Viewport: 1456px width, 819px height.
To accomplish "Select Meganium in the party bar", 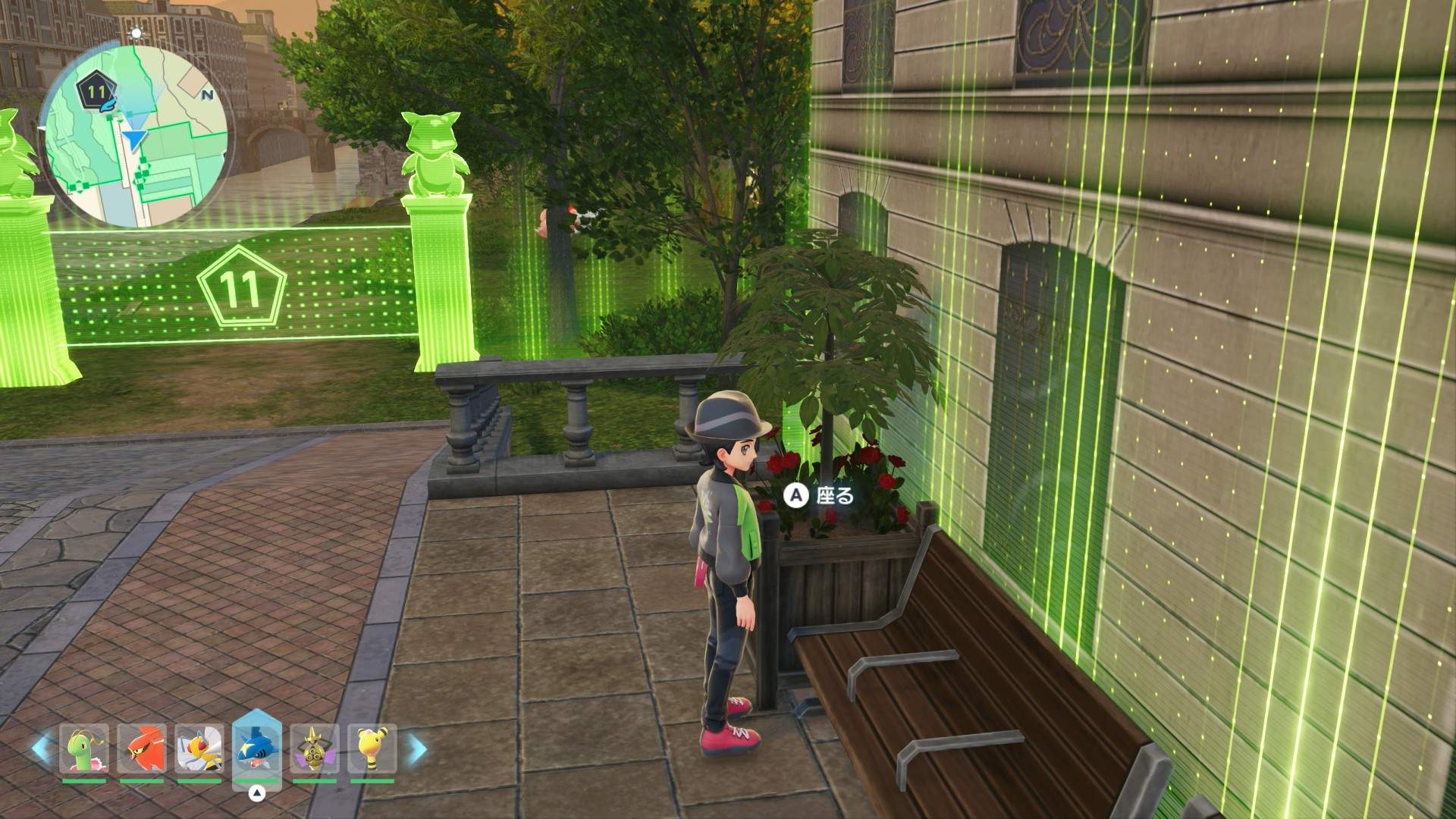I will click(84, 748).
